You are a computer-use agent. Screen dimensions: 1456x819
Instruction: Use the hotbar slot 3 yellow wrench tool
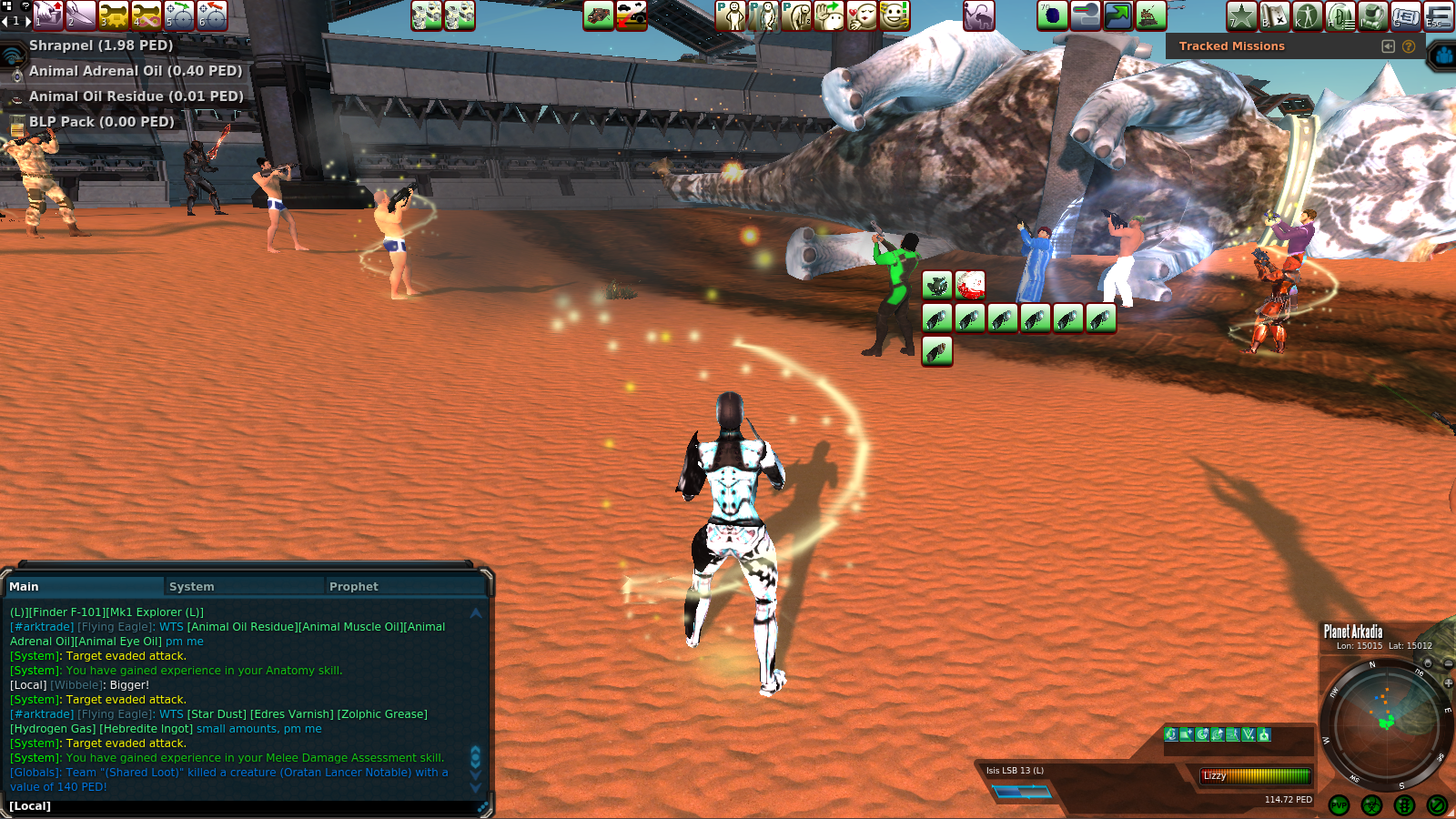coord(114,15)
